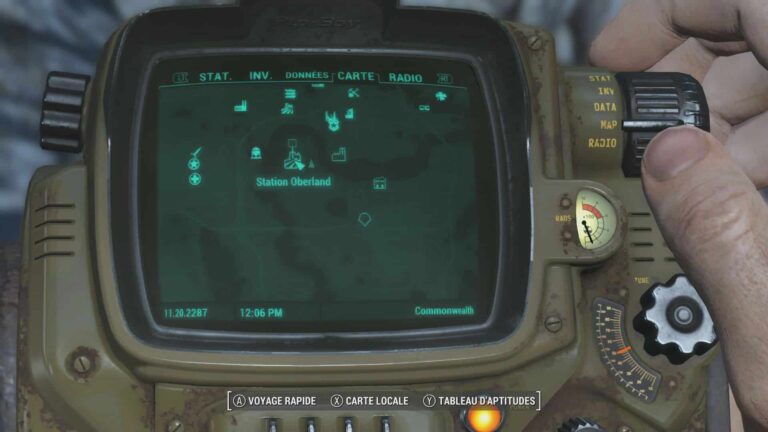Switch to the RADIO tab
Screen dimensions: 768x432
405,77
